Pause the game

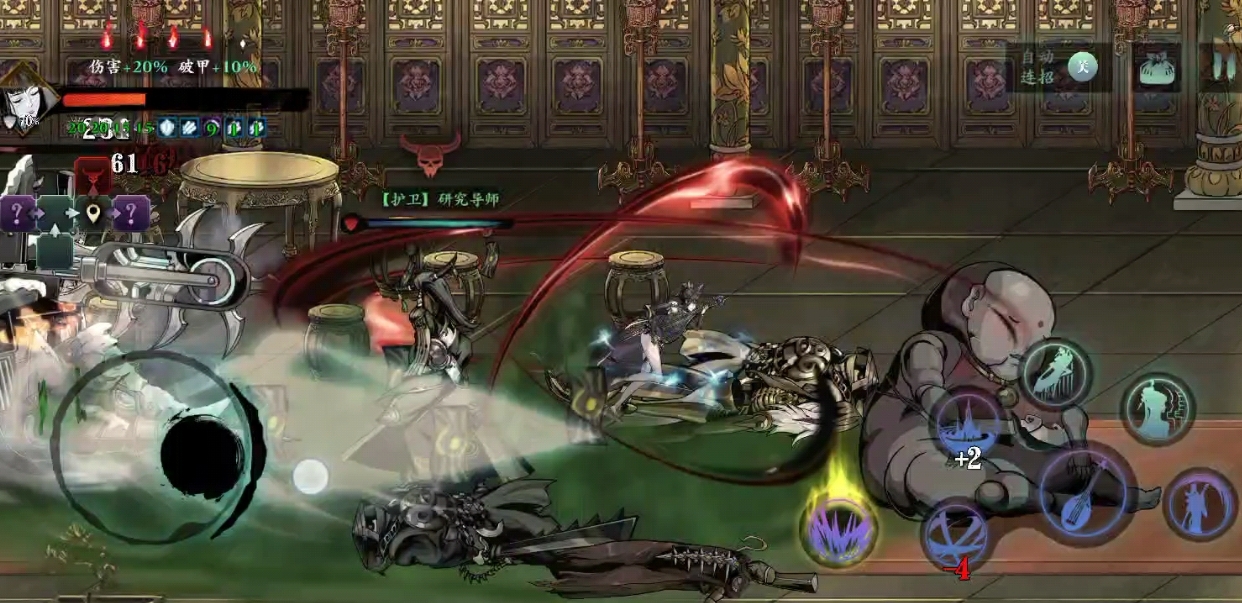[1219, 66]
